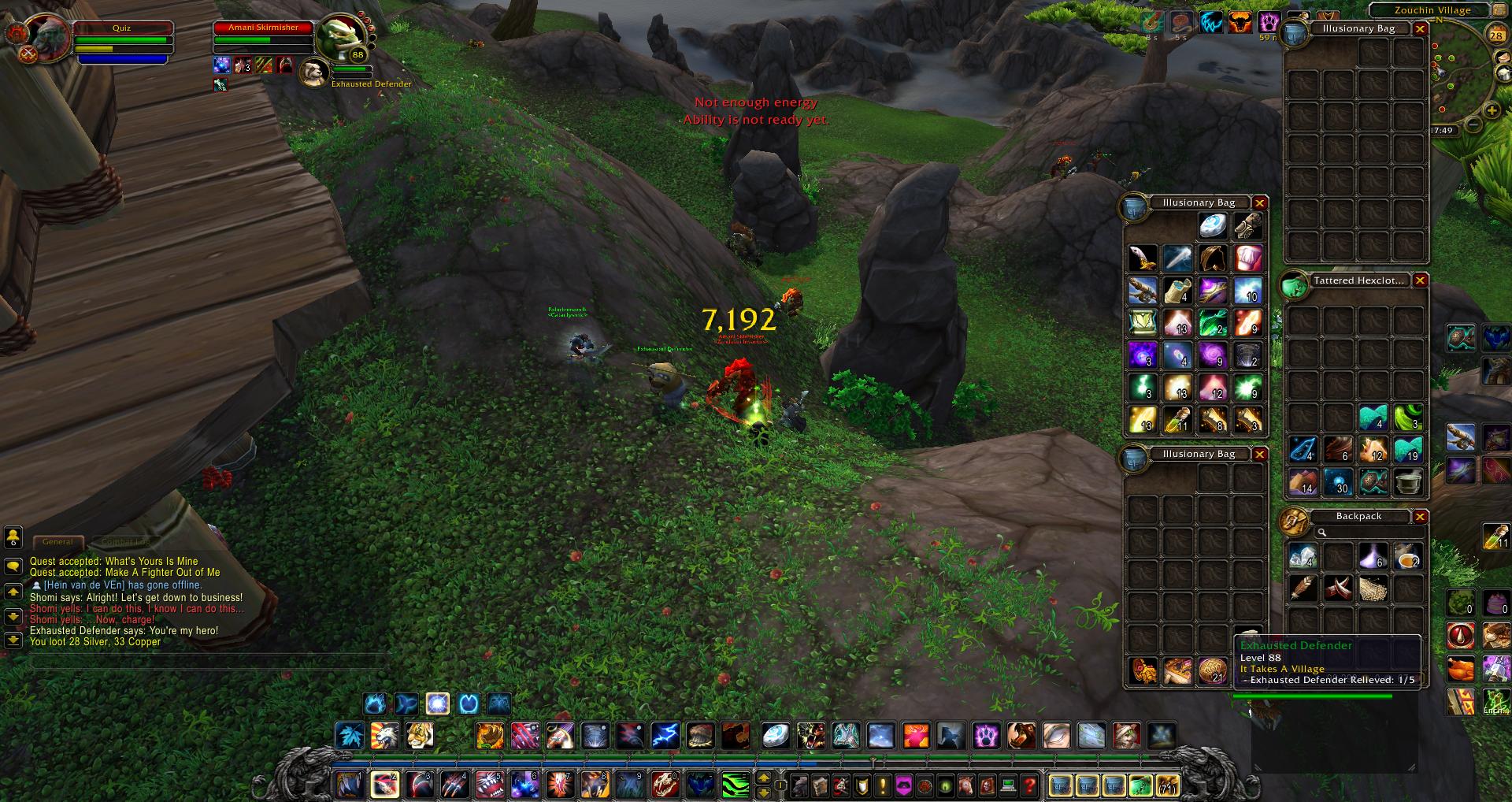Close the Tattered Hexcloth bag window
Viewport: 1512px width, 802px height.
tap(1420, 280)
